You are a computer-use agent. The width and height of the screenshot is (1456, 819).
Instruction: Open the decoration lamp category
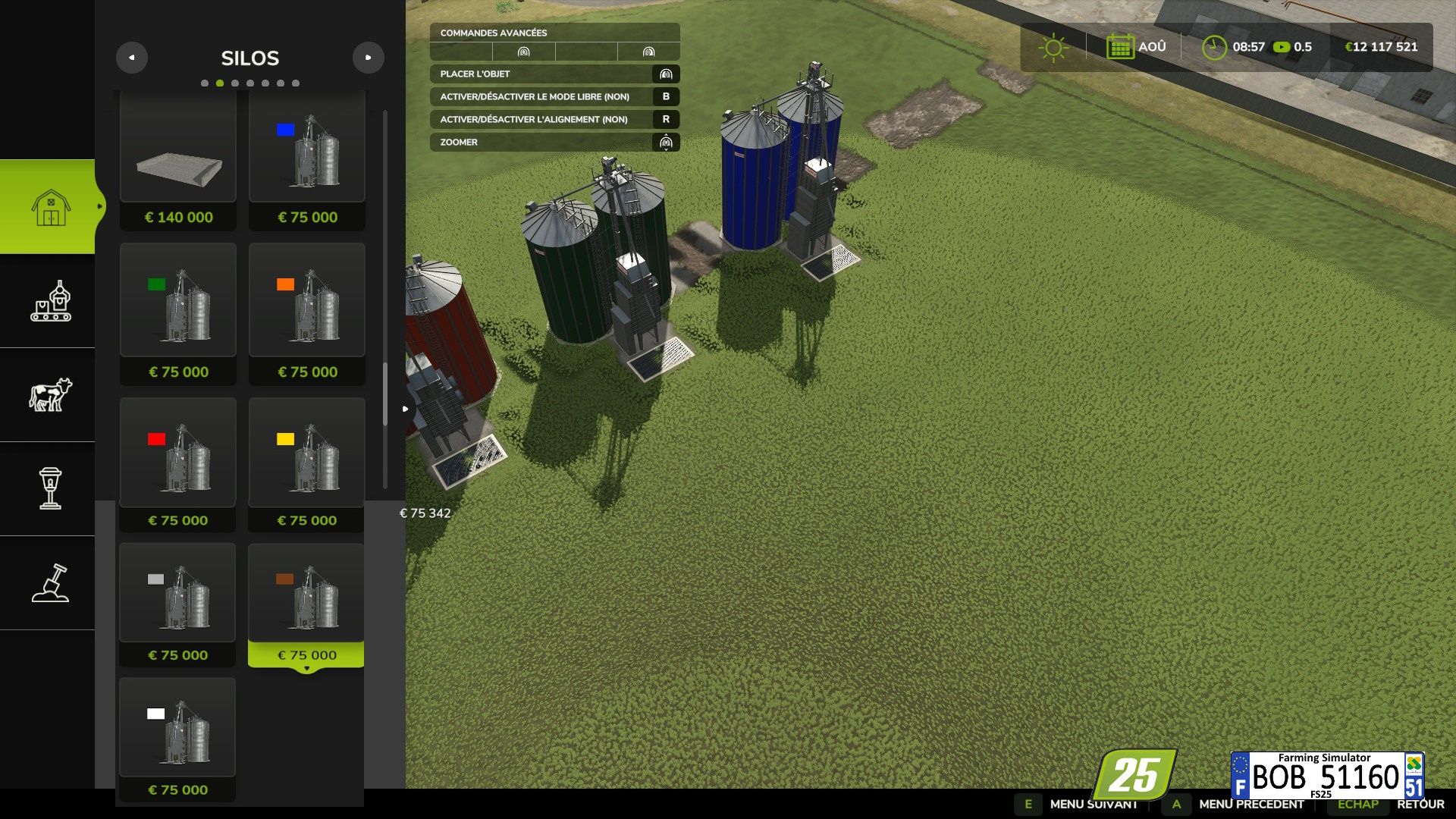(x=50, y=488)
